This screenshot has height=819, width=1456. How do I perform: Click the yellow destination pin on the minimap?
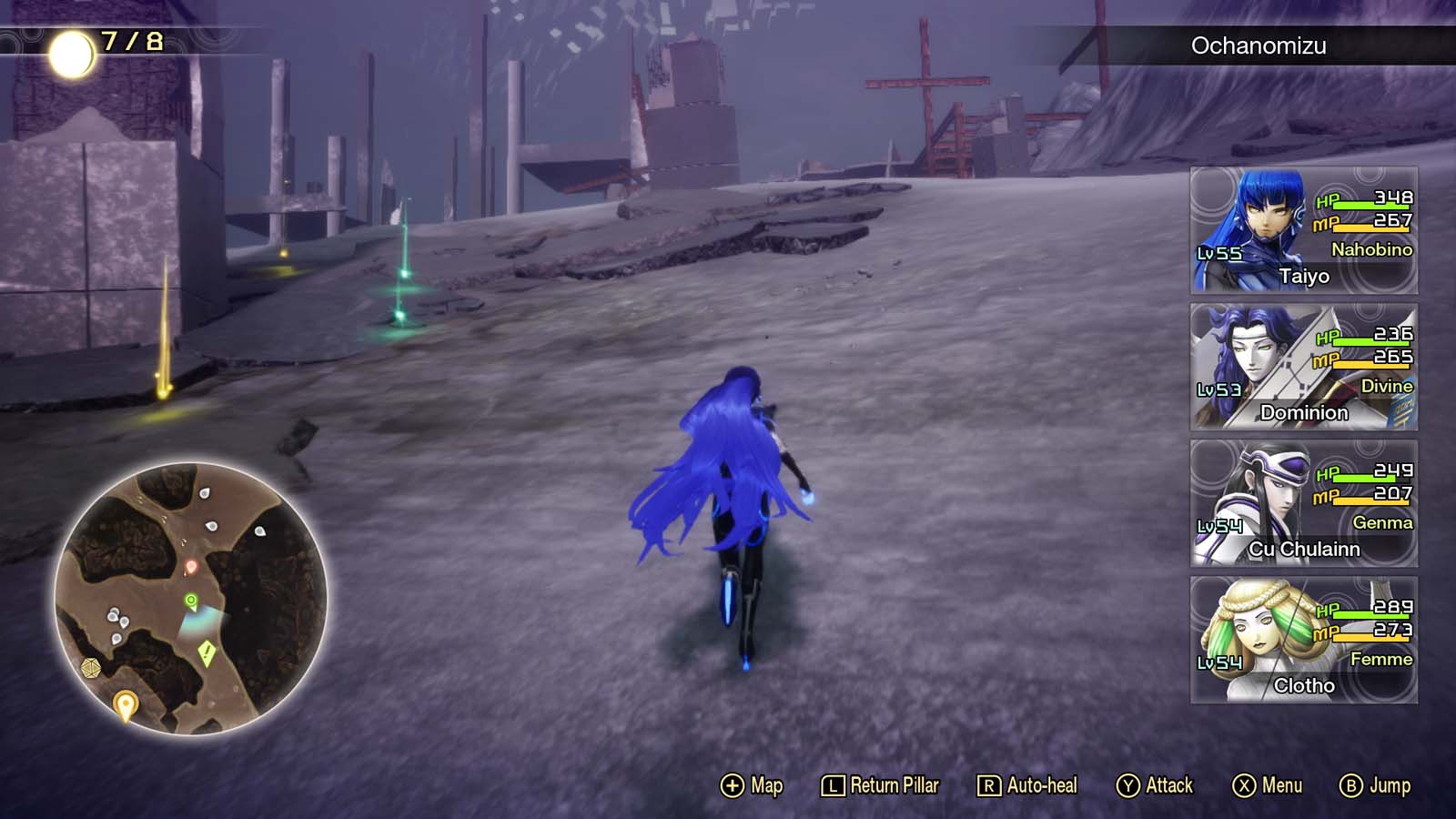tap(126, 703)
